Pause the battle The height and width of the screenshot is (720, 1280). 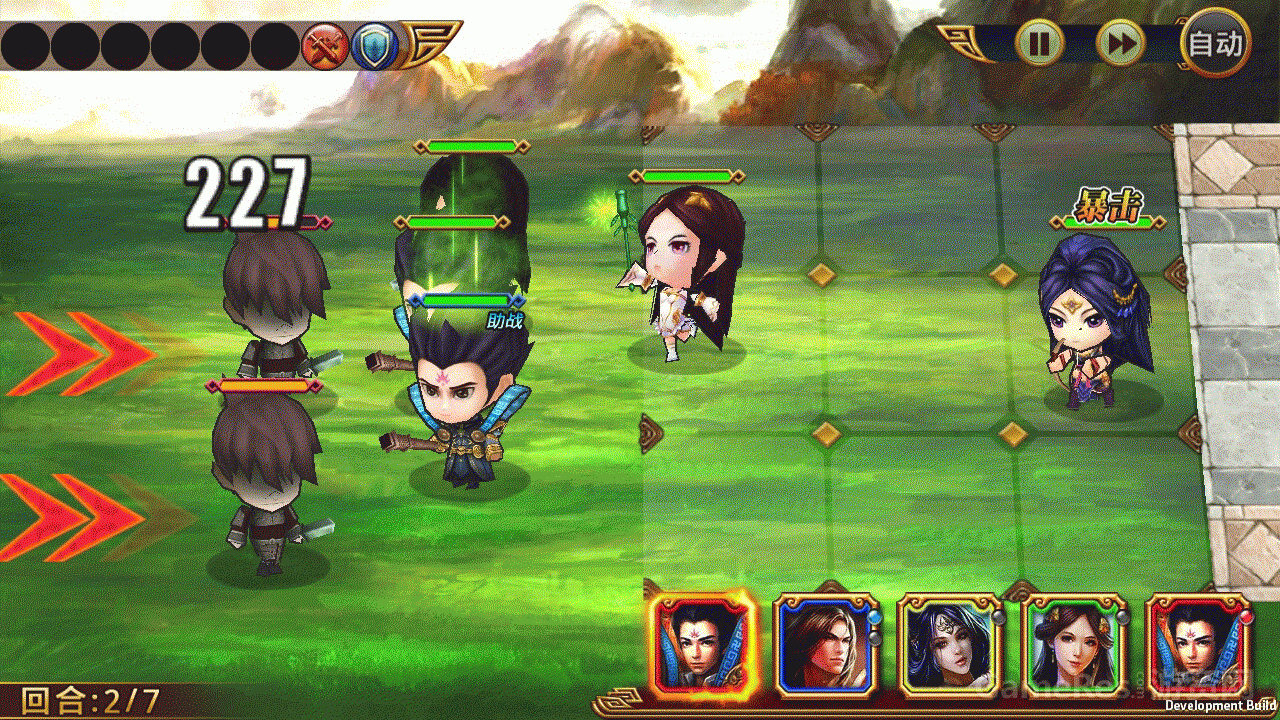pyautogui.click(x=1040, y=43)
